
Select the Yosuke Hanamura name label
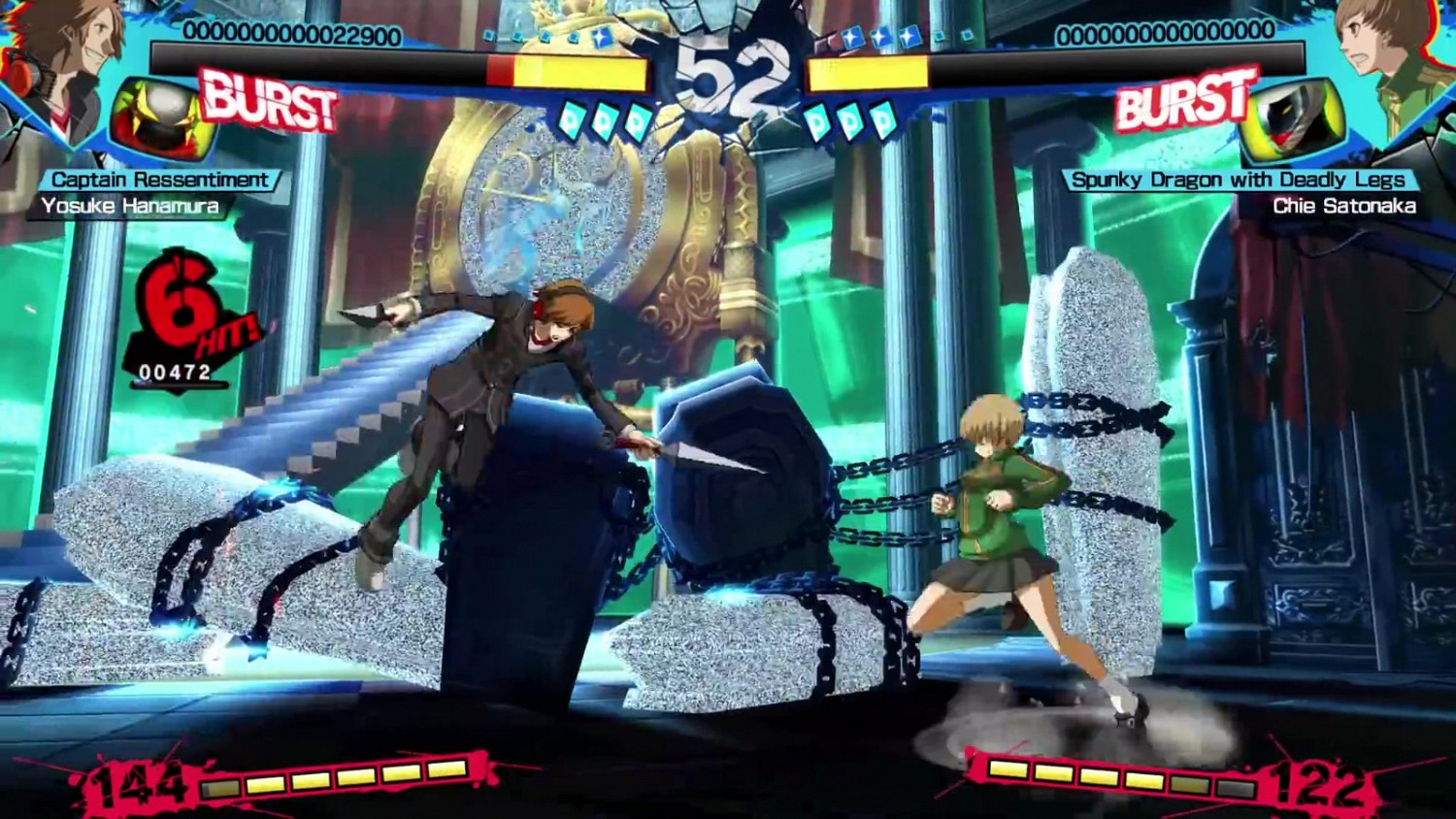[x=133, y=205]
